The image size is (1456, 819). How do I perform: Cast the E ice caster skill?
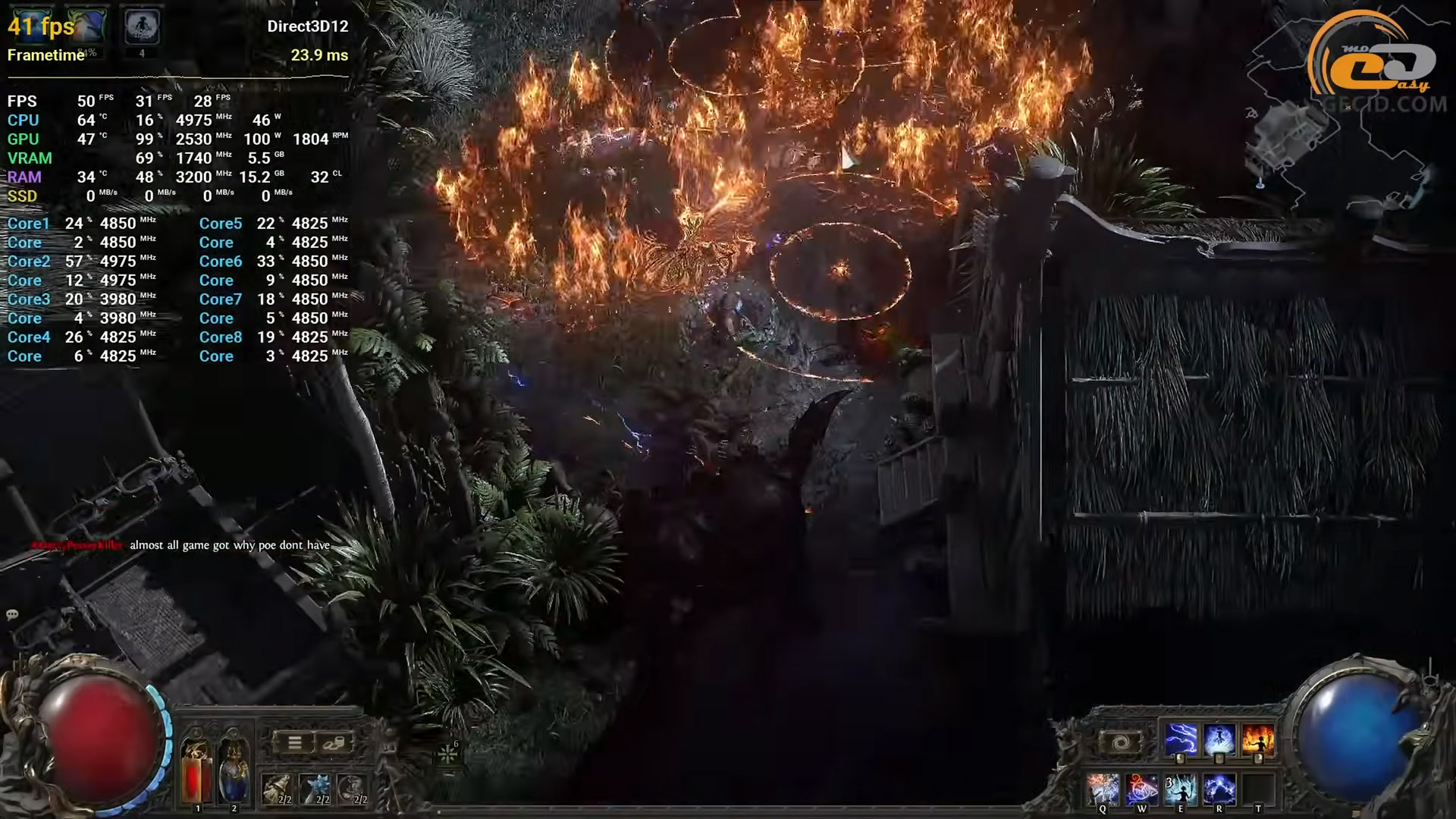click(x=1180, y=789)
